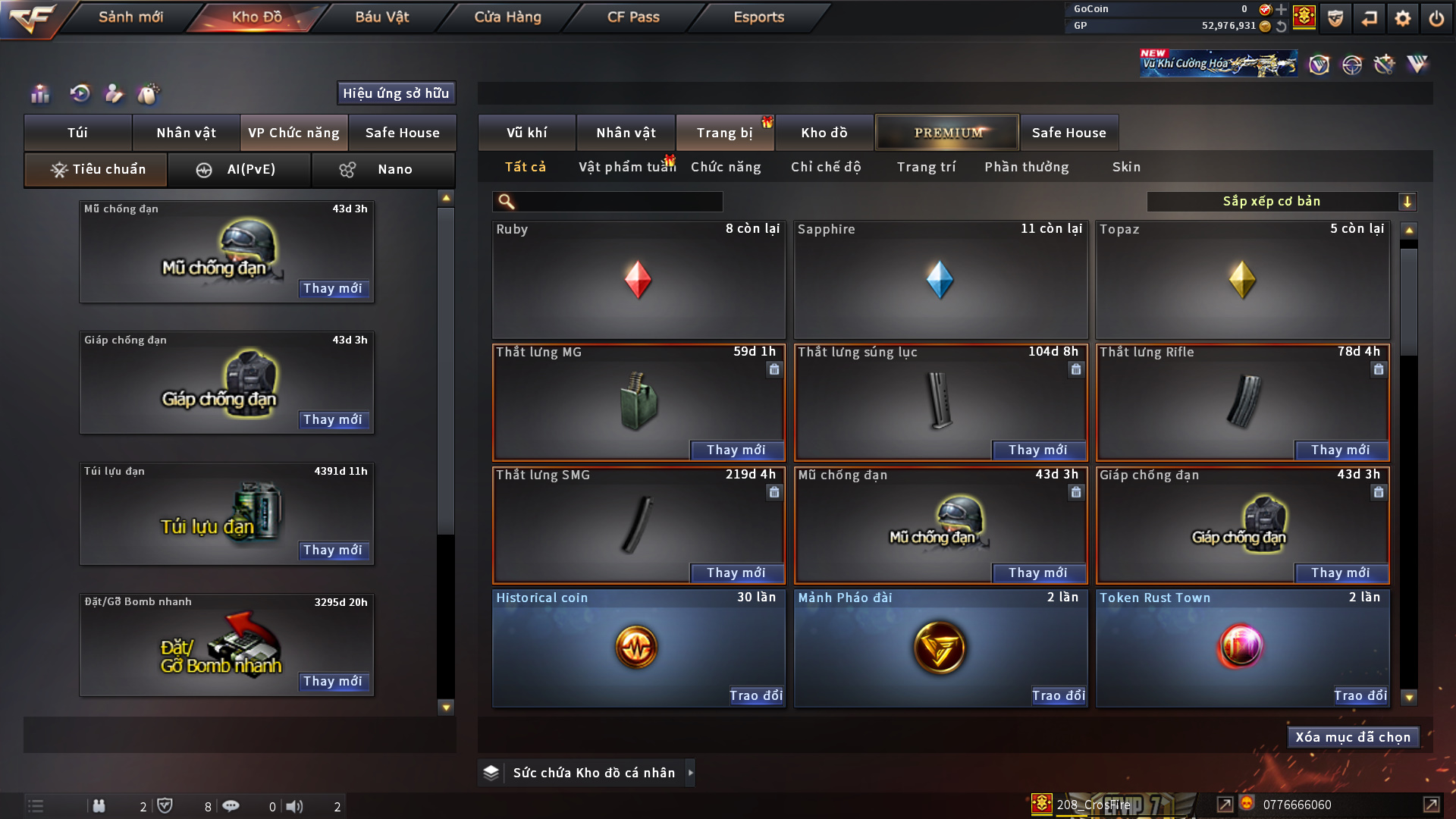The height and width of the screenshot is (819, 1456).
Task: Open the AI(PvE) loadout tab
Action: 239,169
